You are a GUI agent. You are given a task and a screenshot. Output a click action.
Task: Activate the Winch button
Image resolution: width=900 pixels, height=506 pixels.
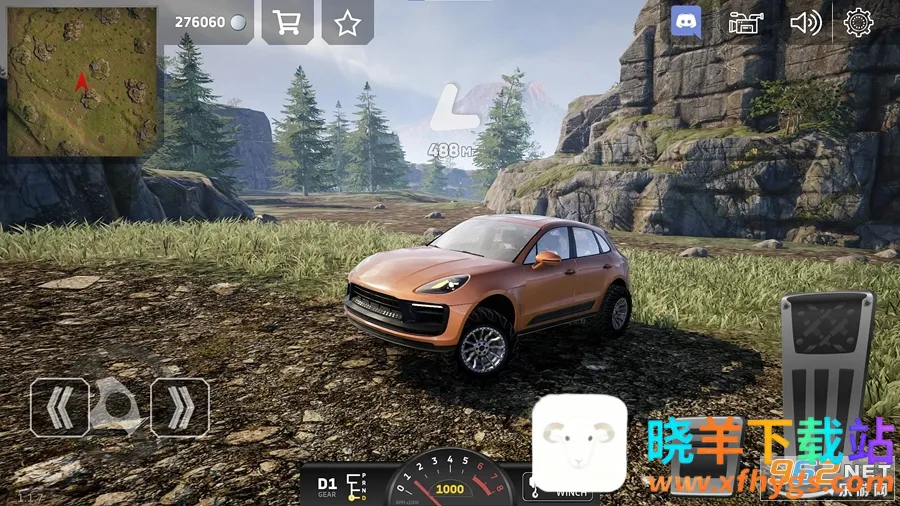[x=558, y=489]
